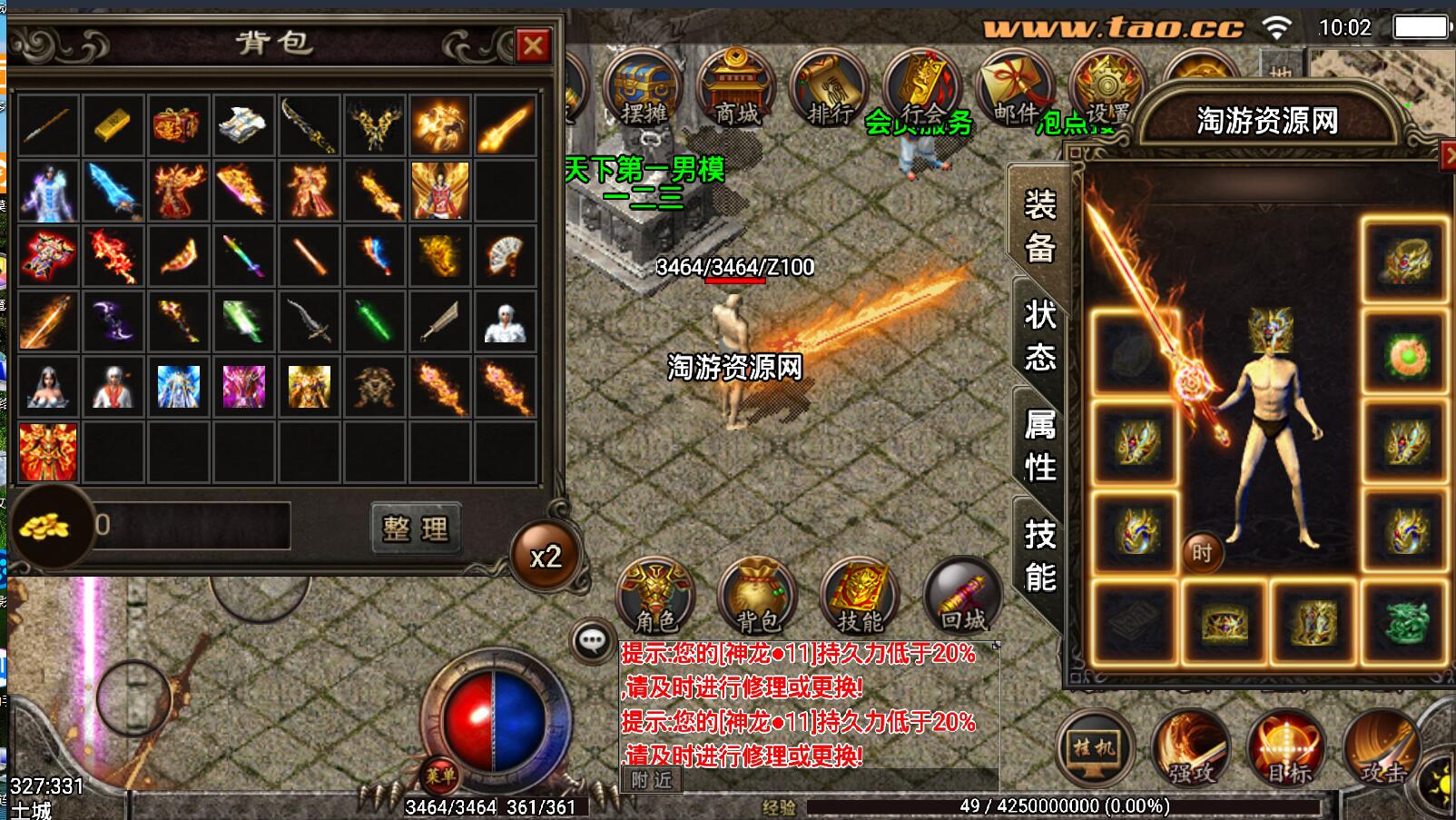Pick the white folding fan item
The image size is (1456, 820).
[504, 256]
